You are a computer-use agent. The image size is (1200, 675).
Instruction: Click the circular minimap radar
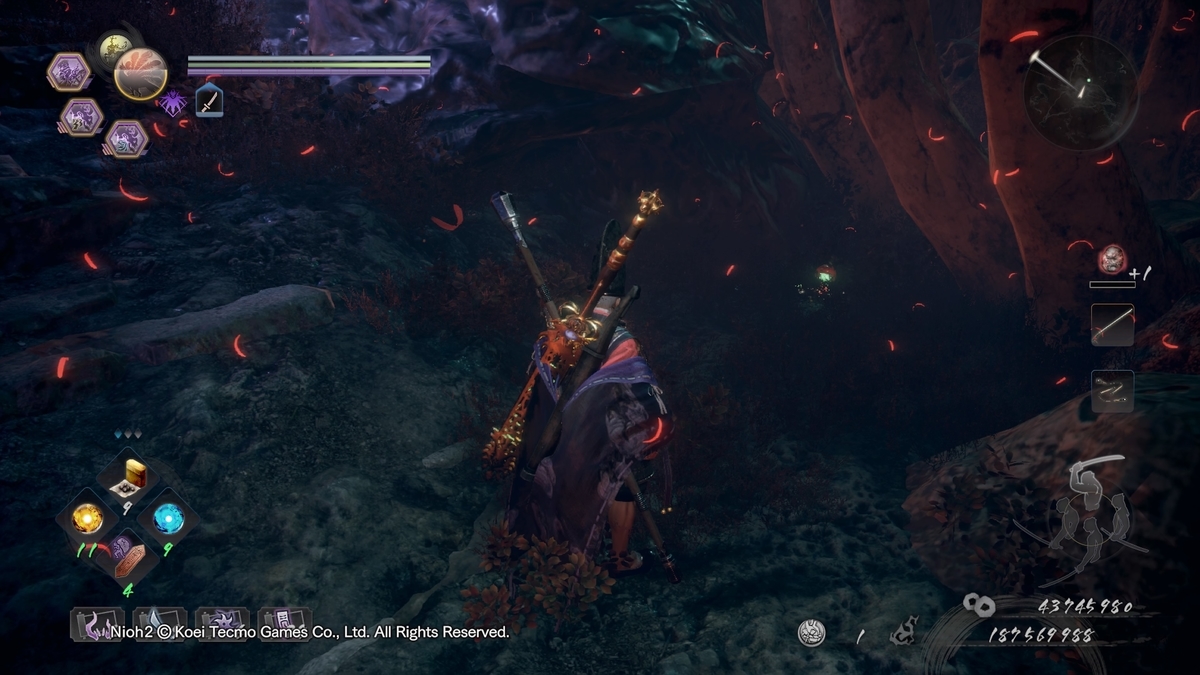click(1080, 92)
